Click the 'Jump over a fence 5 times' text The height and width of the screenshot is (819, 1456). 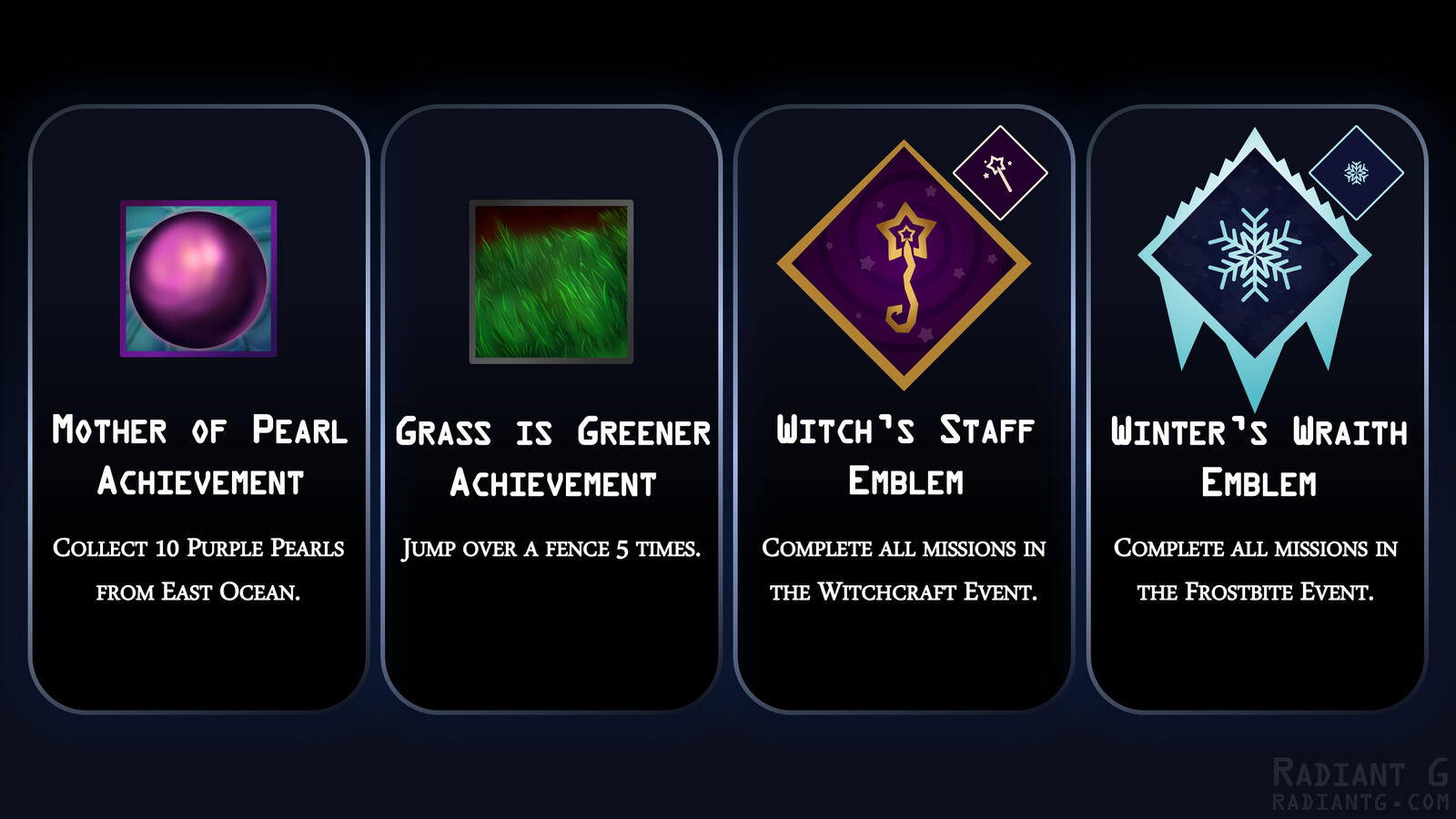(x=551, y=549)
